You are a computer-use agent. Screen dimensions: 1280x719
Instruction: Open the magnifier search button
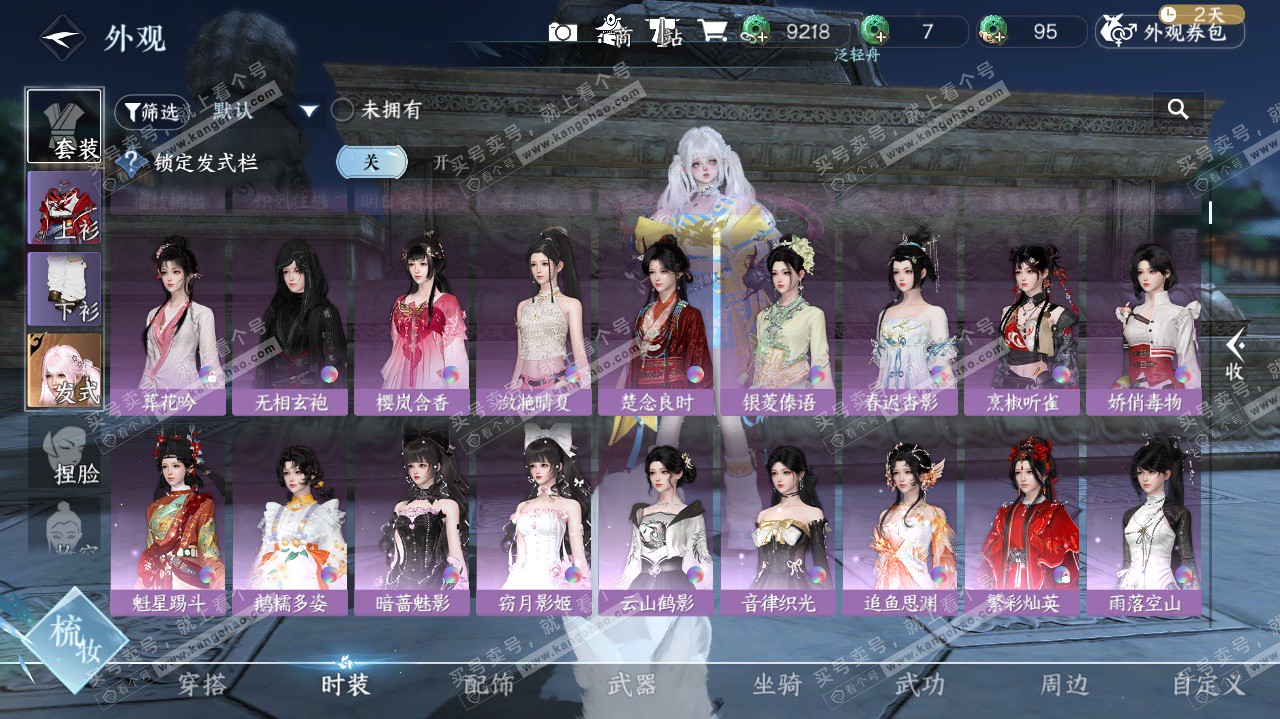(x=1178, y=109)
